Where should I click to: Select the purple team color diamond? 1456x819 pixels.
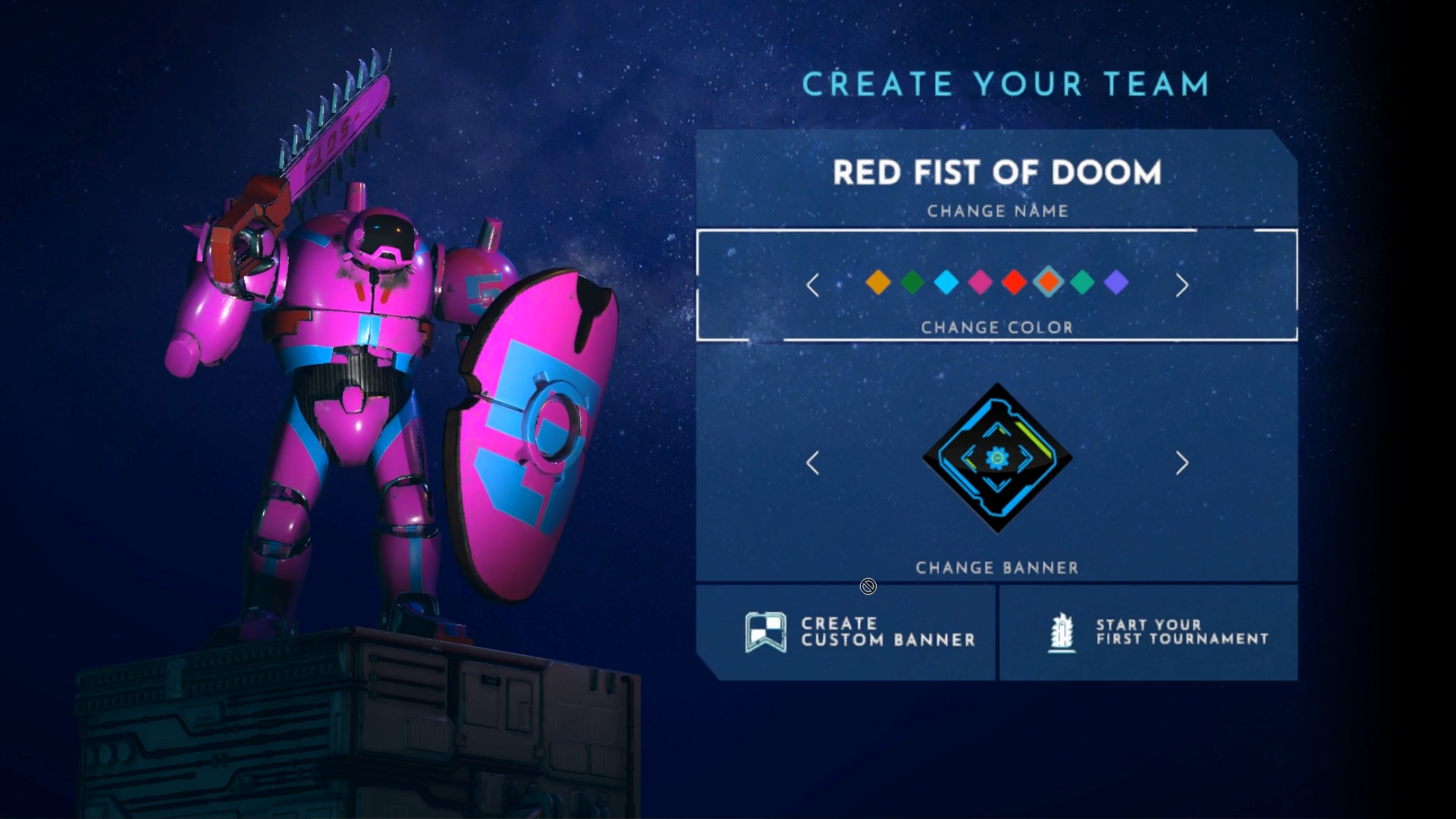1117,283
